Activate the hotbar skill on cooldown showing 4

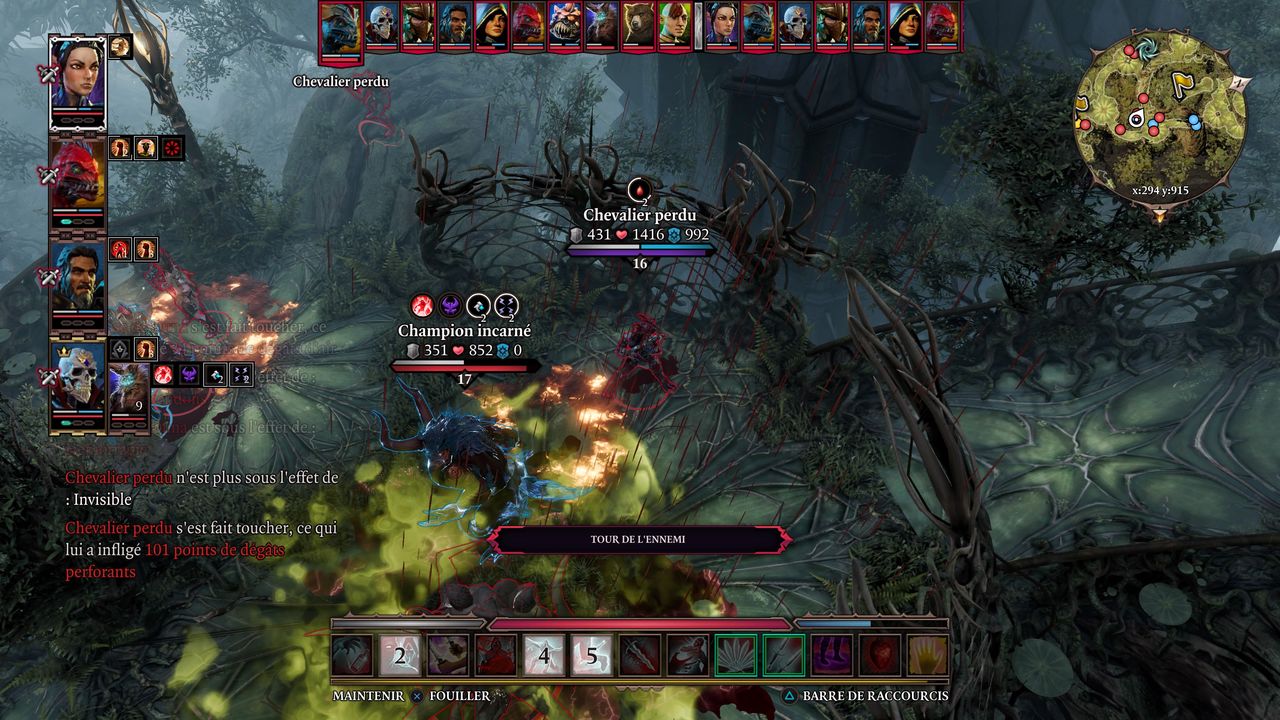click(544, 656)
